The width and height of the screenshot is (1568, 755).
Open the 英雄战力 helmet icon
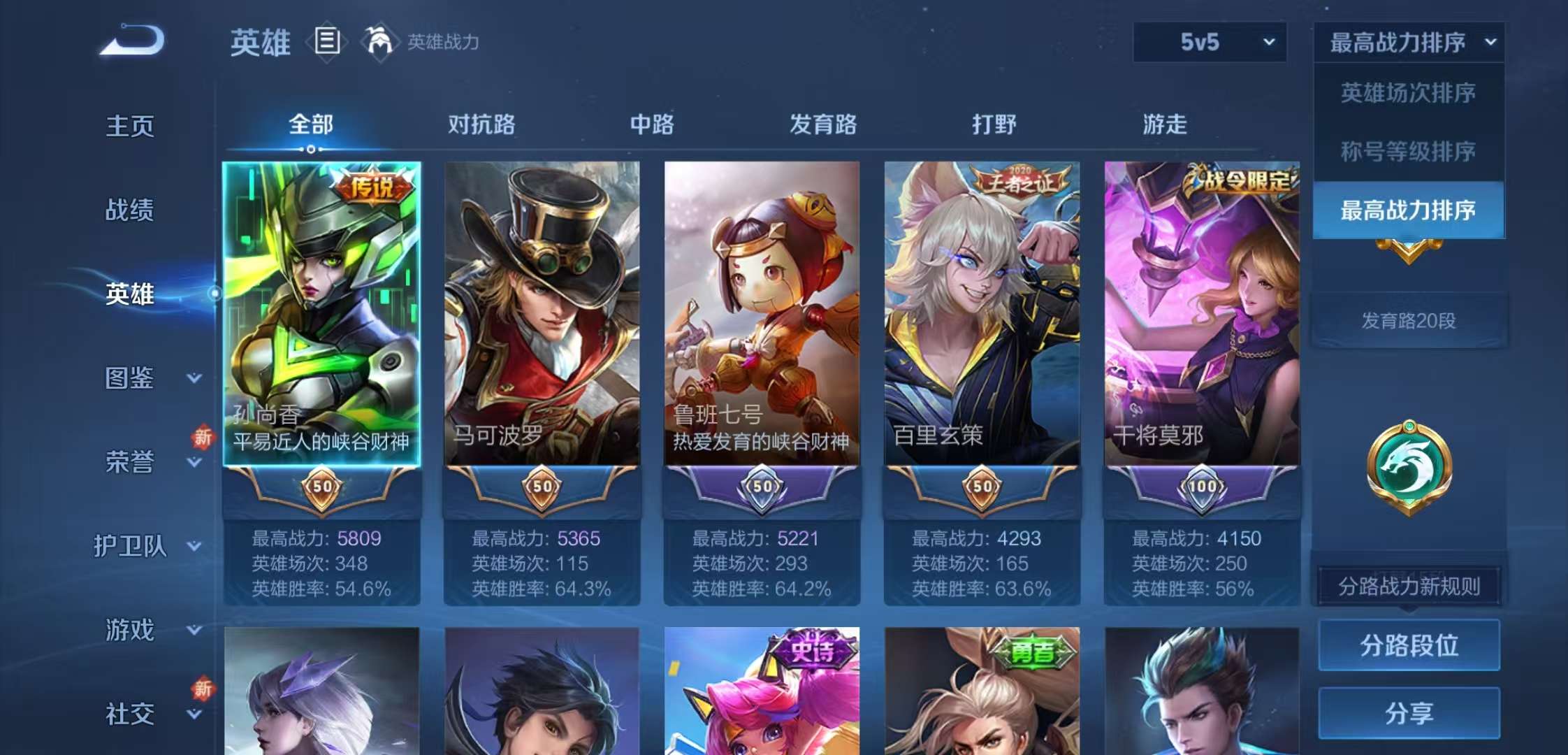click(x=381, y=42)
